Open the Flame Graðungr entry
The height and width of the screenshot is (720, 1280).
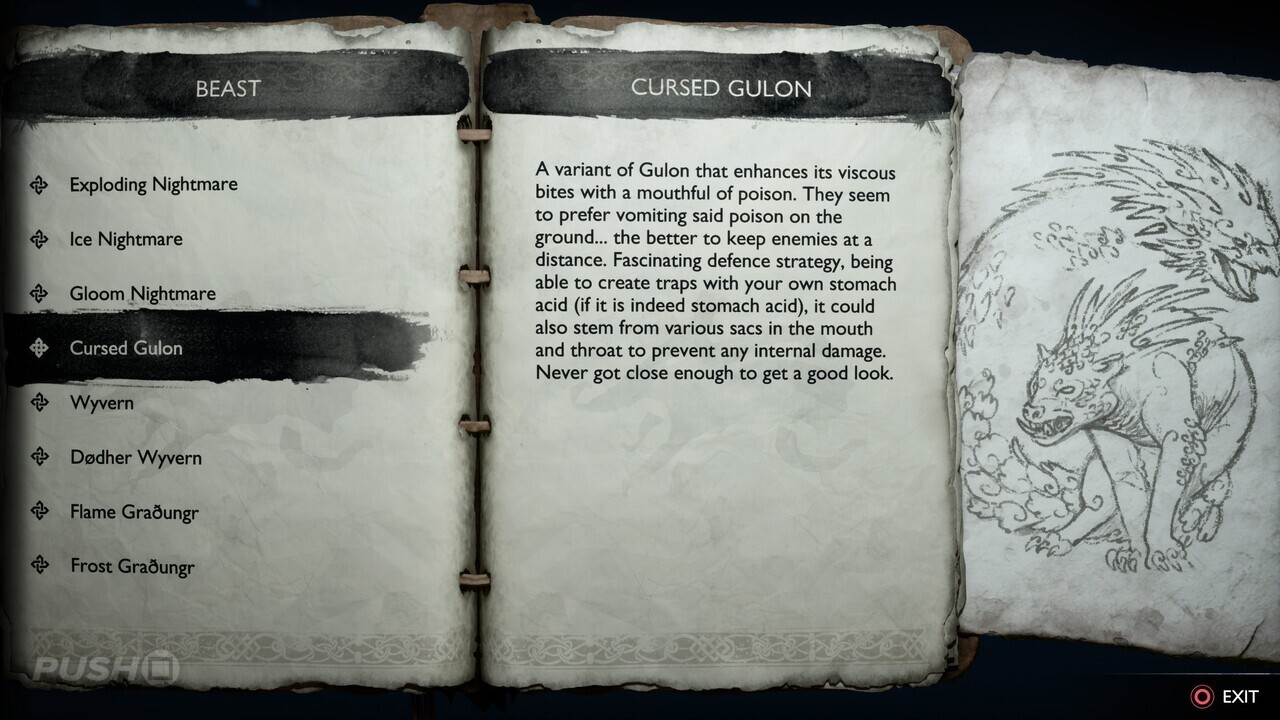tap(132, 512)
